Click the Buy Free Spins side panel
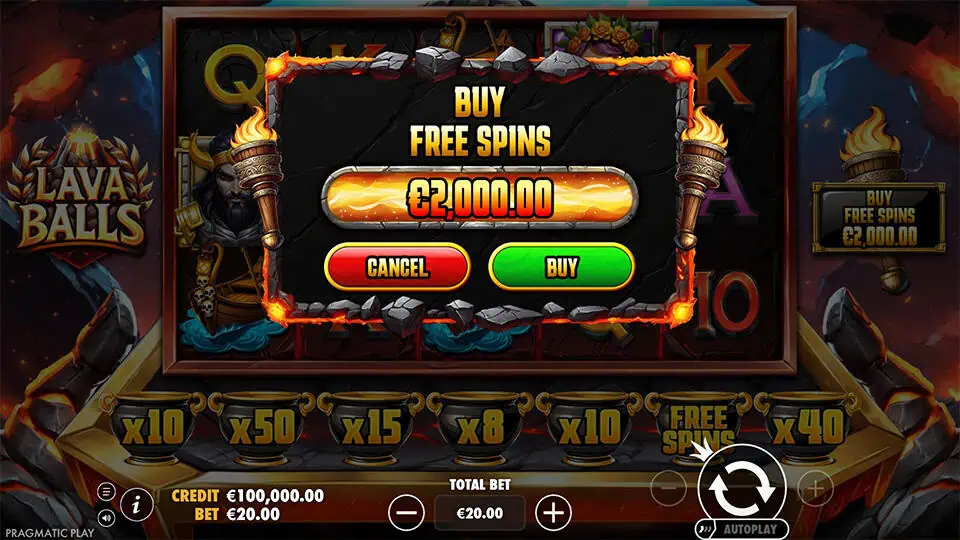The image size is (960, 540). pos(879,216)
